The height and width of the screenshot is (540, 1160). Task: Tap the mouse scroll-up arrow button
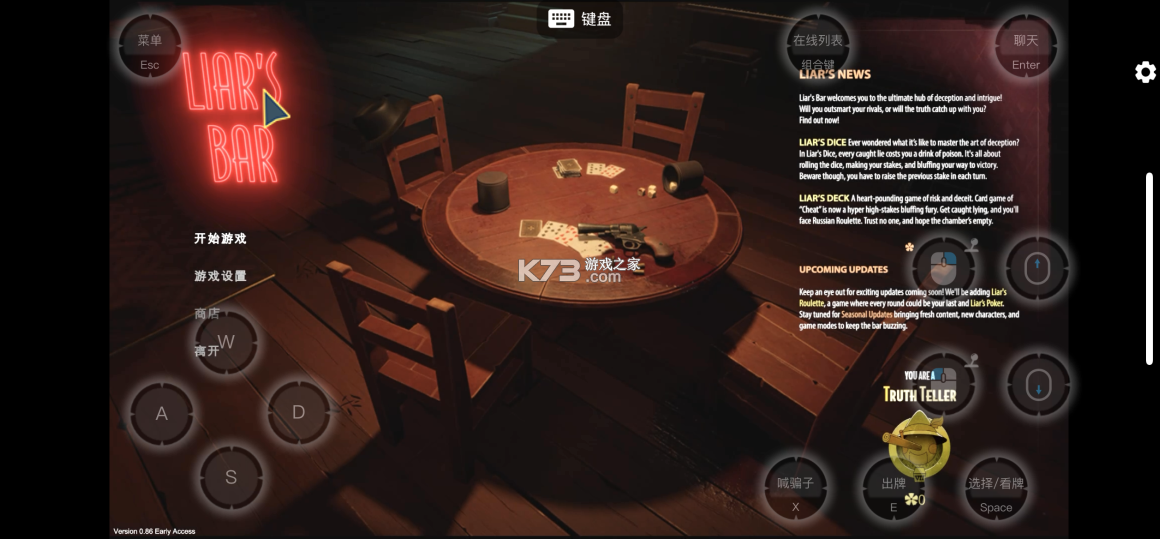click(1037, 268)
